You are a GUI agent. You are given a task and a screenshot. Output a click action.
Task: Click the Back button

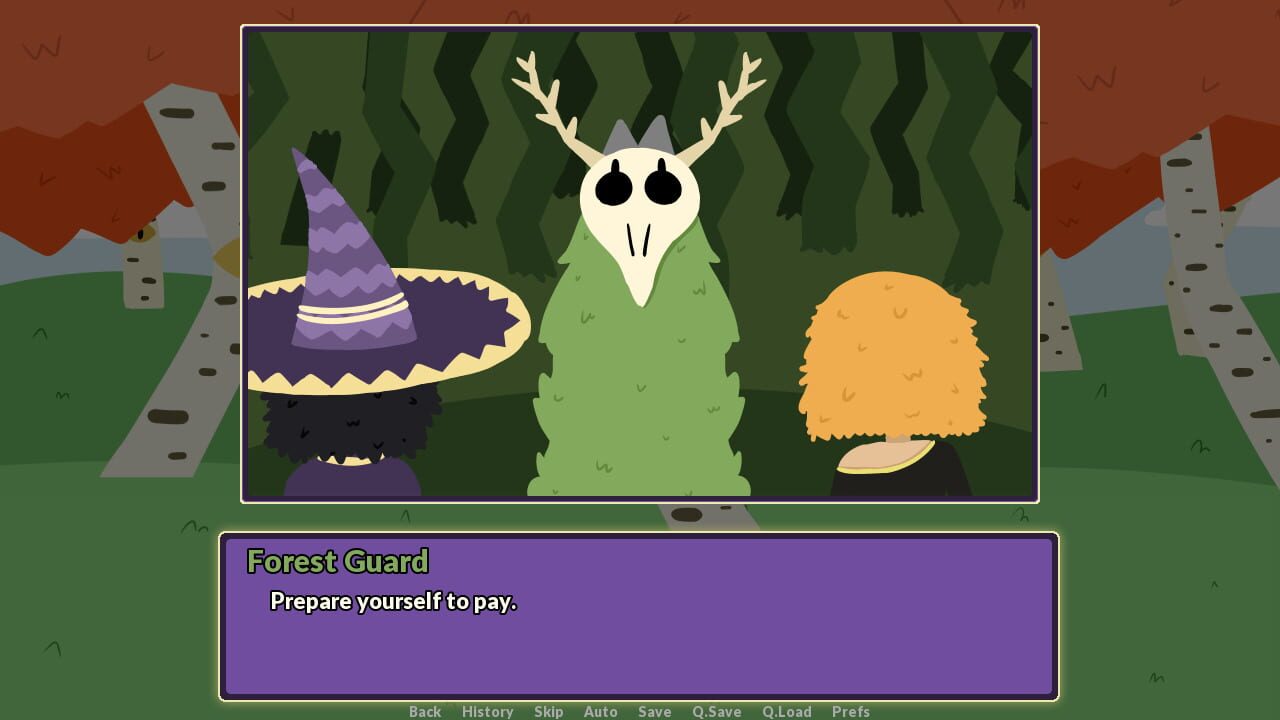(424, 711)
